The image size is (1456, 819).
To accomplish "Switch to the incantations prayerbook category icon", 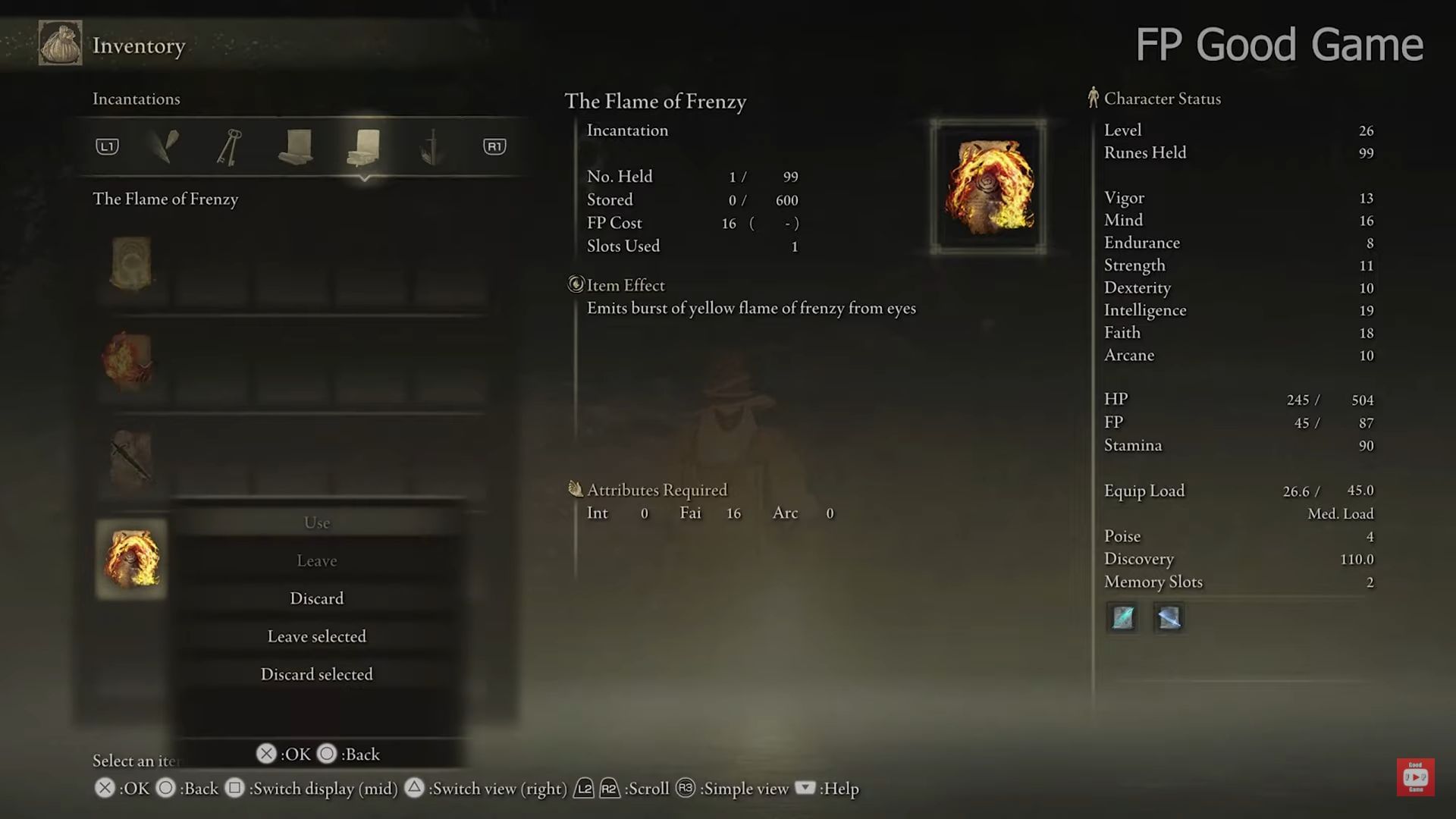I will click(366, 146).
